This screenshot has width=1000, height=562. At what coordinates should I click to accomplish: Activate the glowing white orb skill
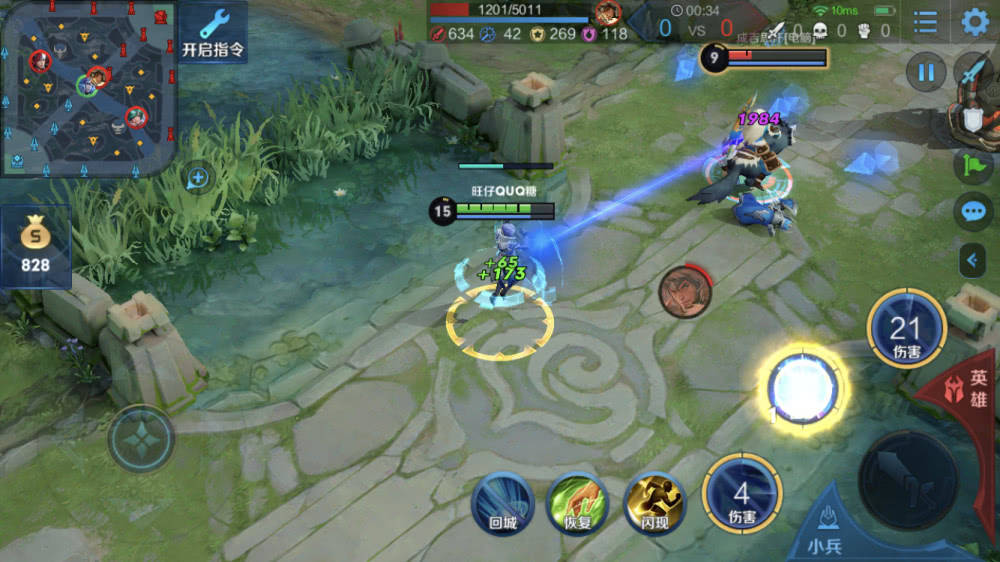click(803, 385)
